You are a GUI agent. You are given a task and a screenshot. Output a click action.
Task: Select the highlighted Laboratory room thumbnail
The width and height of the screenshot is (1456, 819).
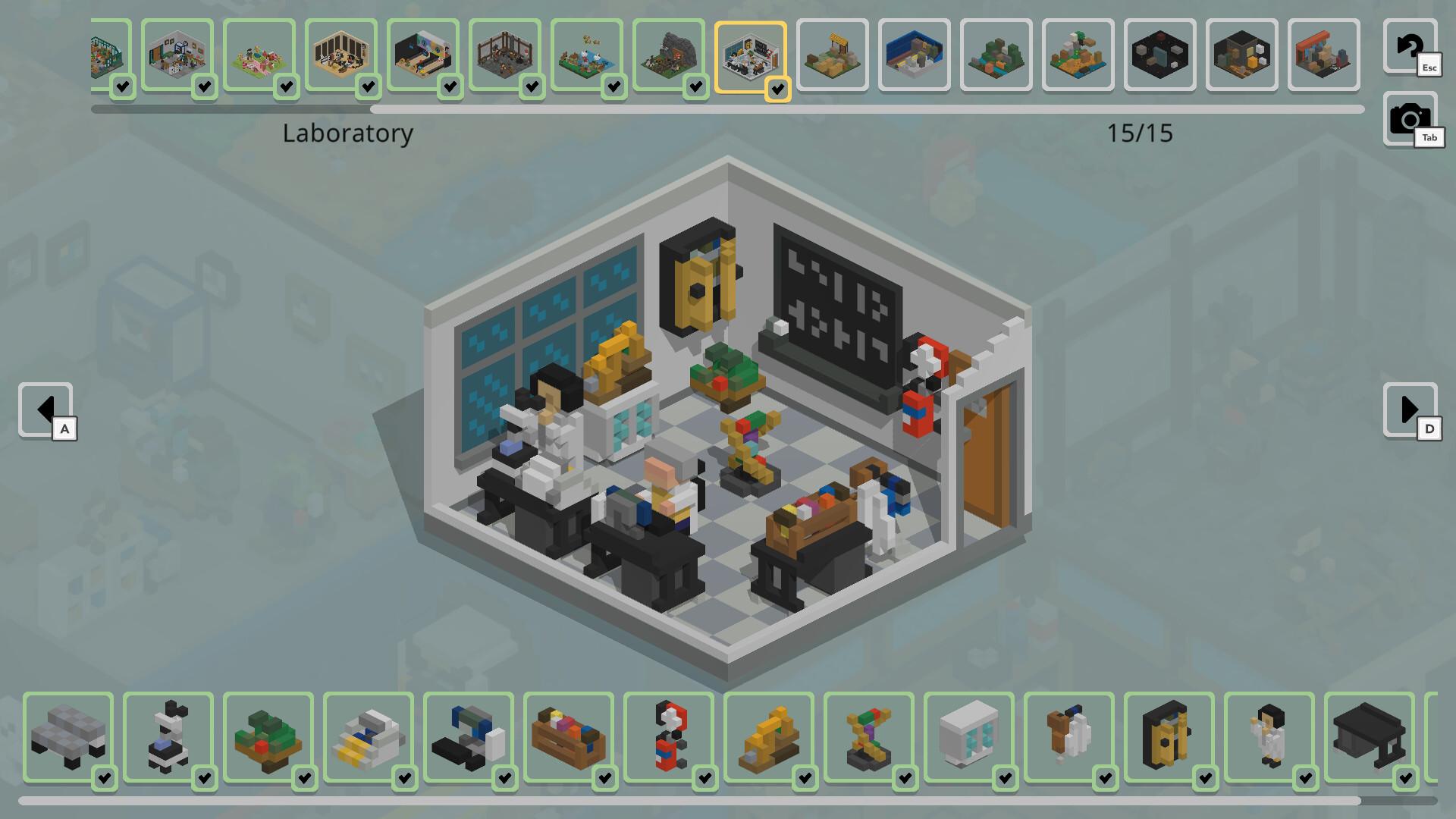click(750, 56)
